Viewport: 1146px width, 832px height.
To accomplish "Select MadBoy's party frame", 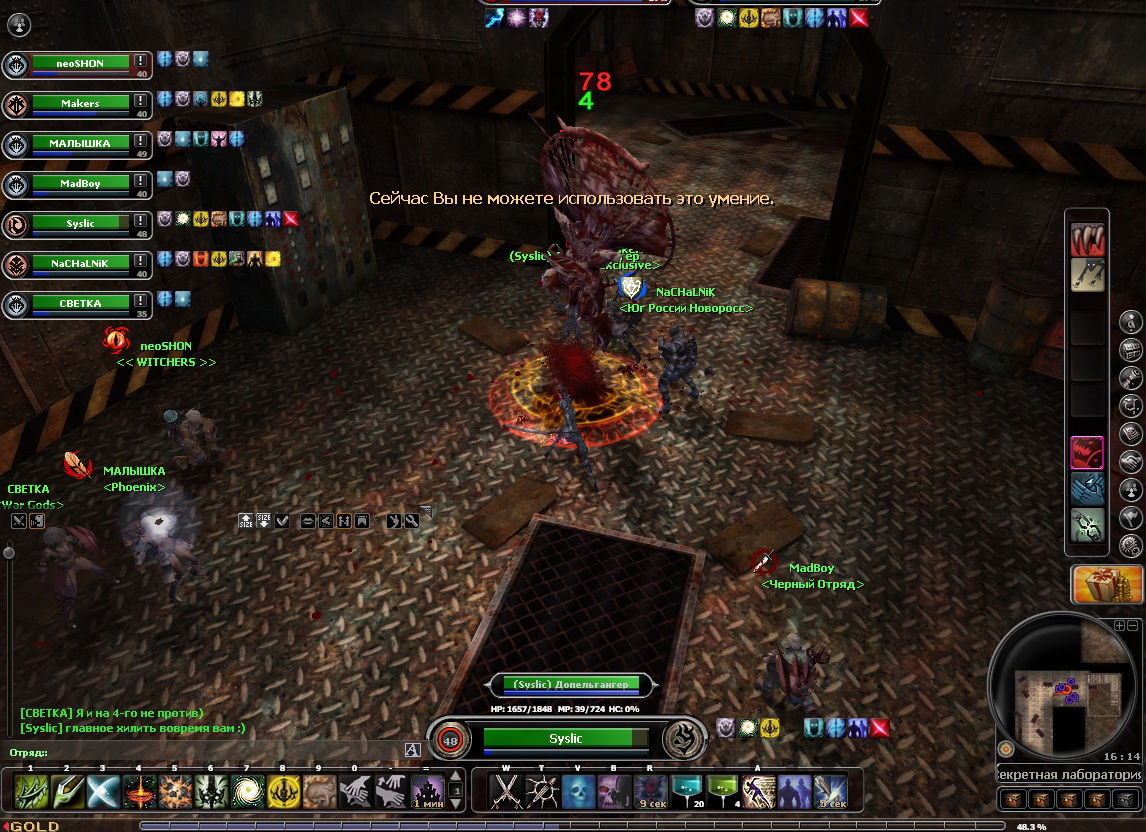I will (x=80, y=183).
